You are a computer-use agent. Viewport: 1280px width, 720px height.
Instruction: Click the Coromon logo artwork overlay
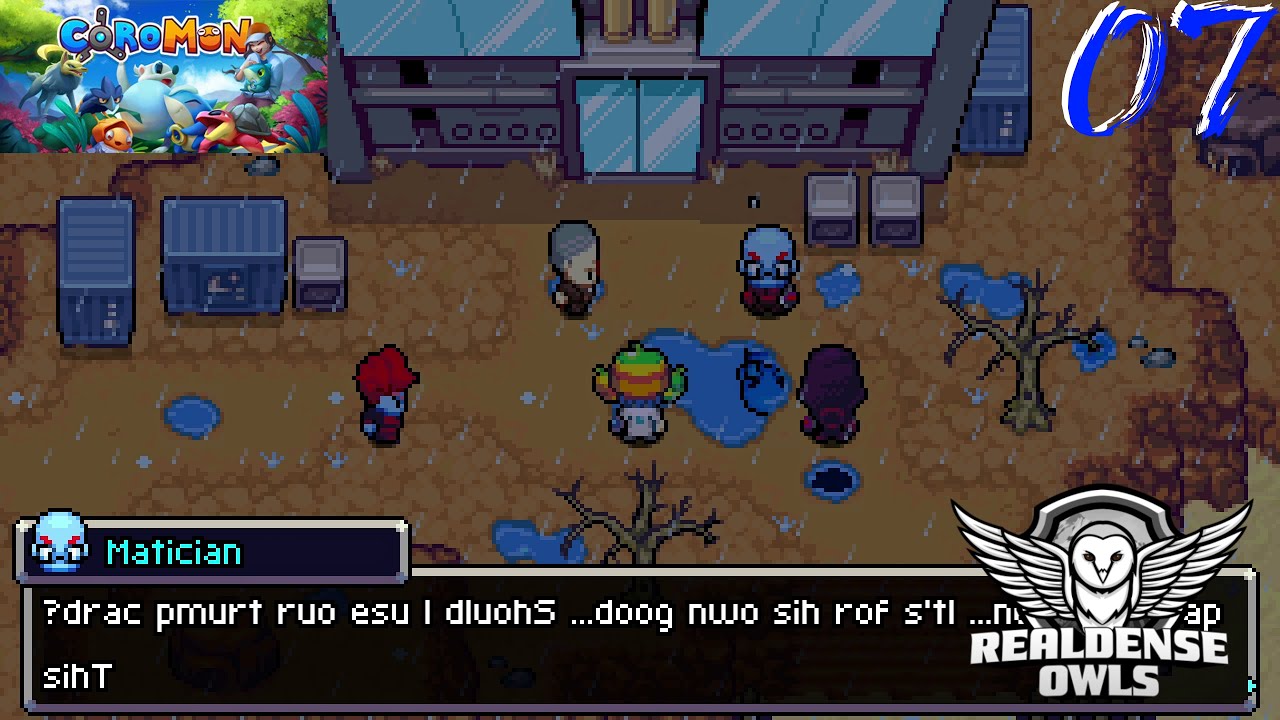tap(163, 76)
